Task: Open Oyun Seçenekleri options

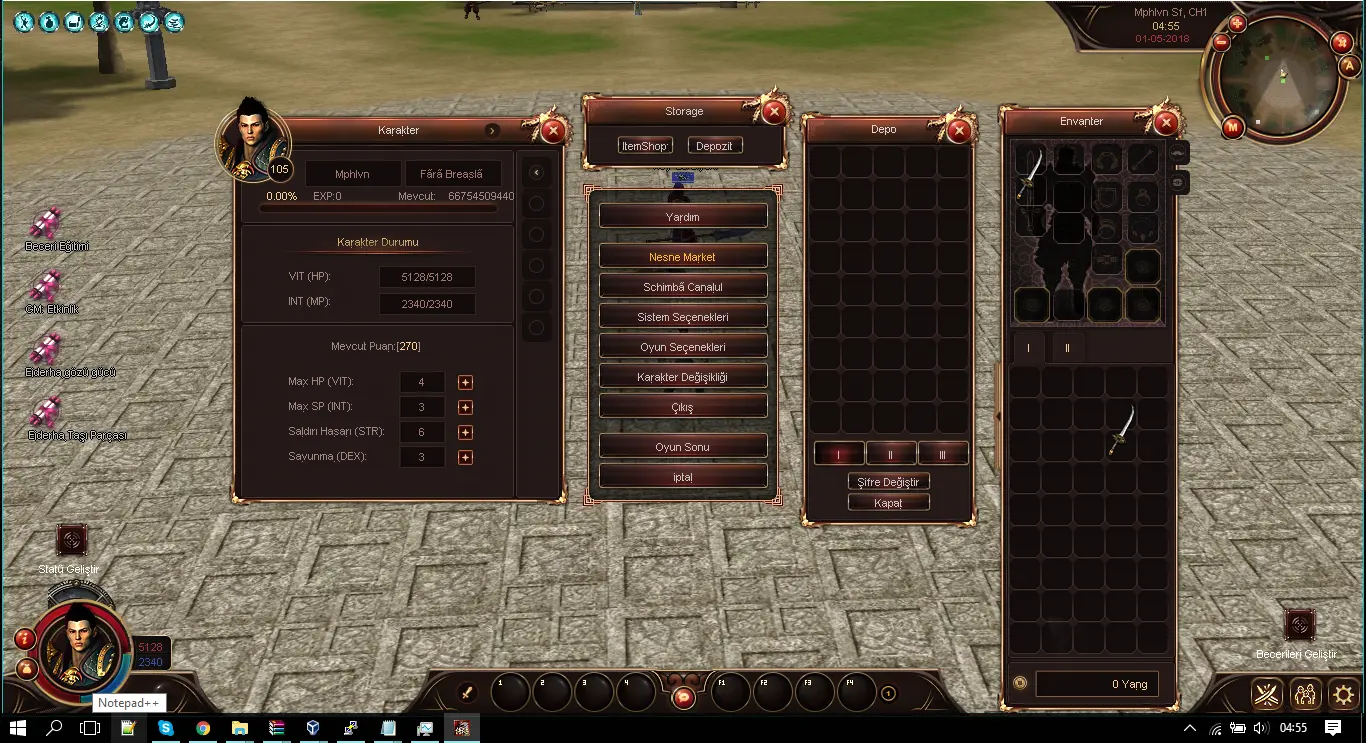Action: (683, 347)
